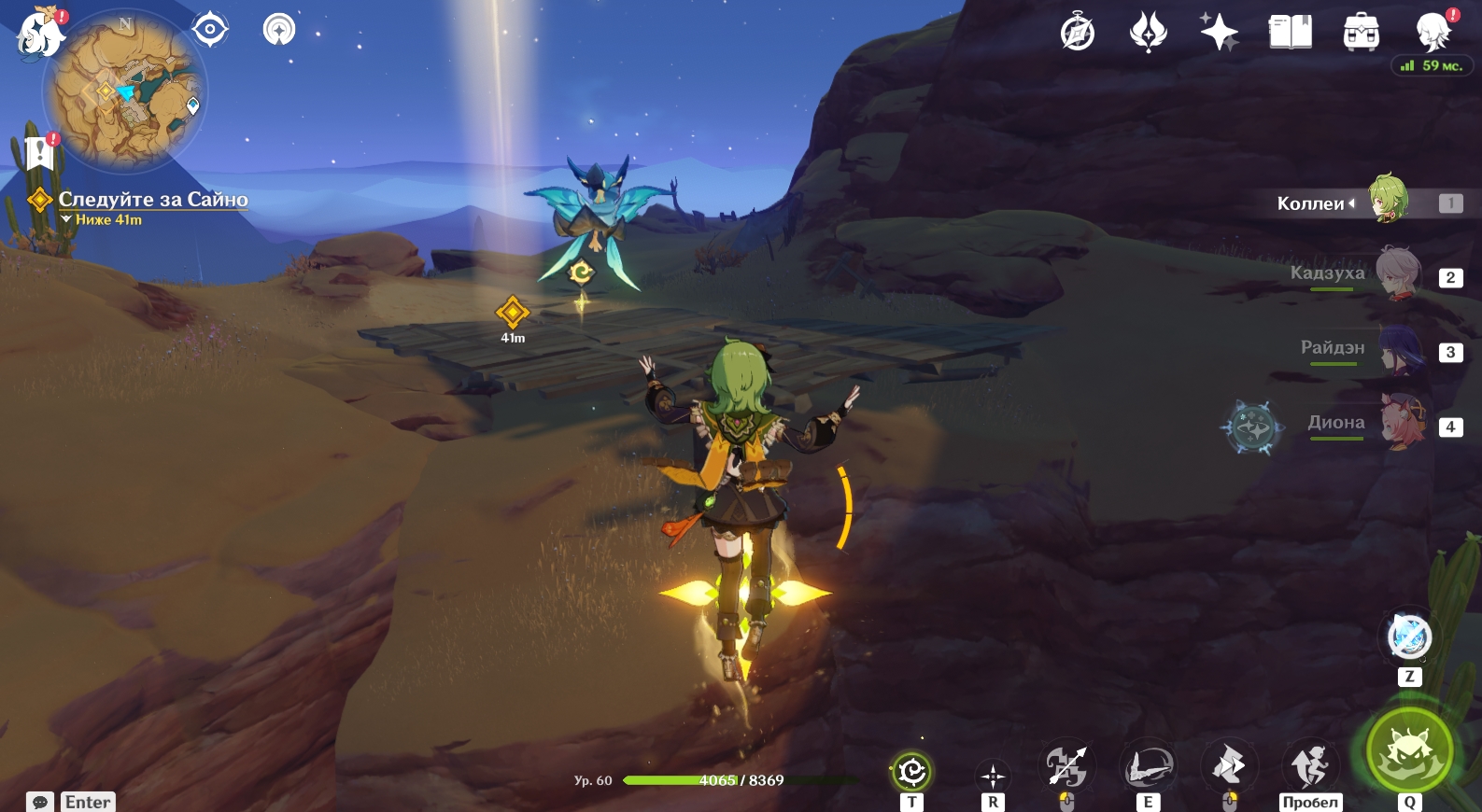Open the Paimon menu icon
Viewport: 1482px width, 812px height.
pos(40,34)
